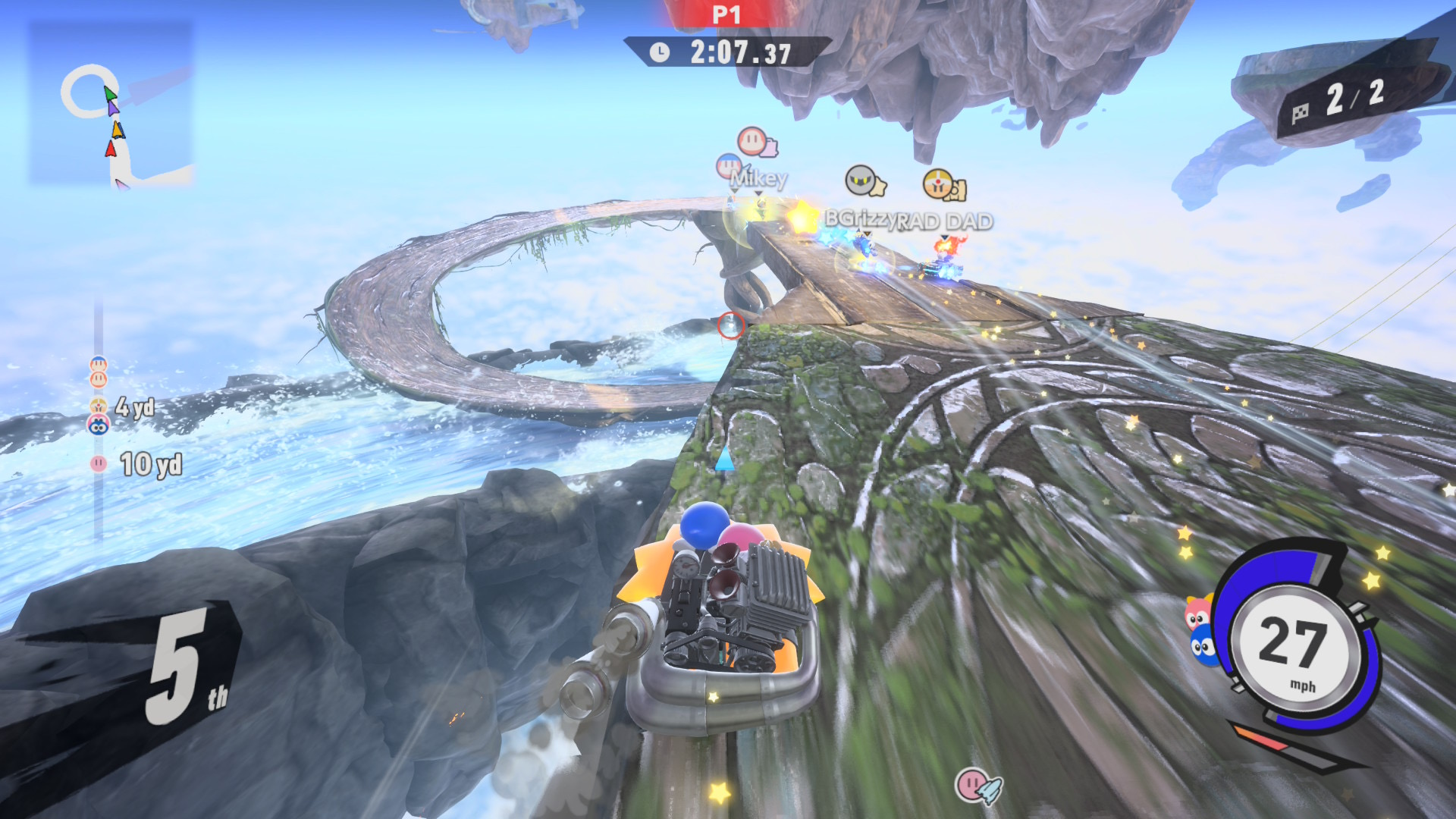
Task: Click the red targeting reticle at screen center
Action: click(730, 324)
